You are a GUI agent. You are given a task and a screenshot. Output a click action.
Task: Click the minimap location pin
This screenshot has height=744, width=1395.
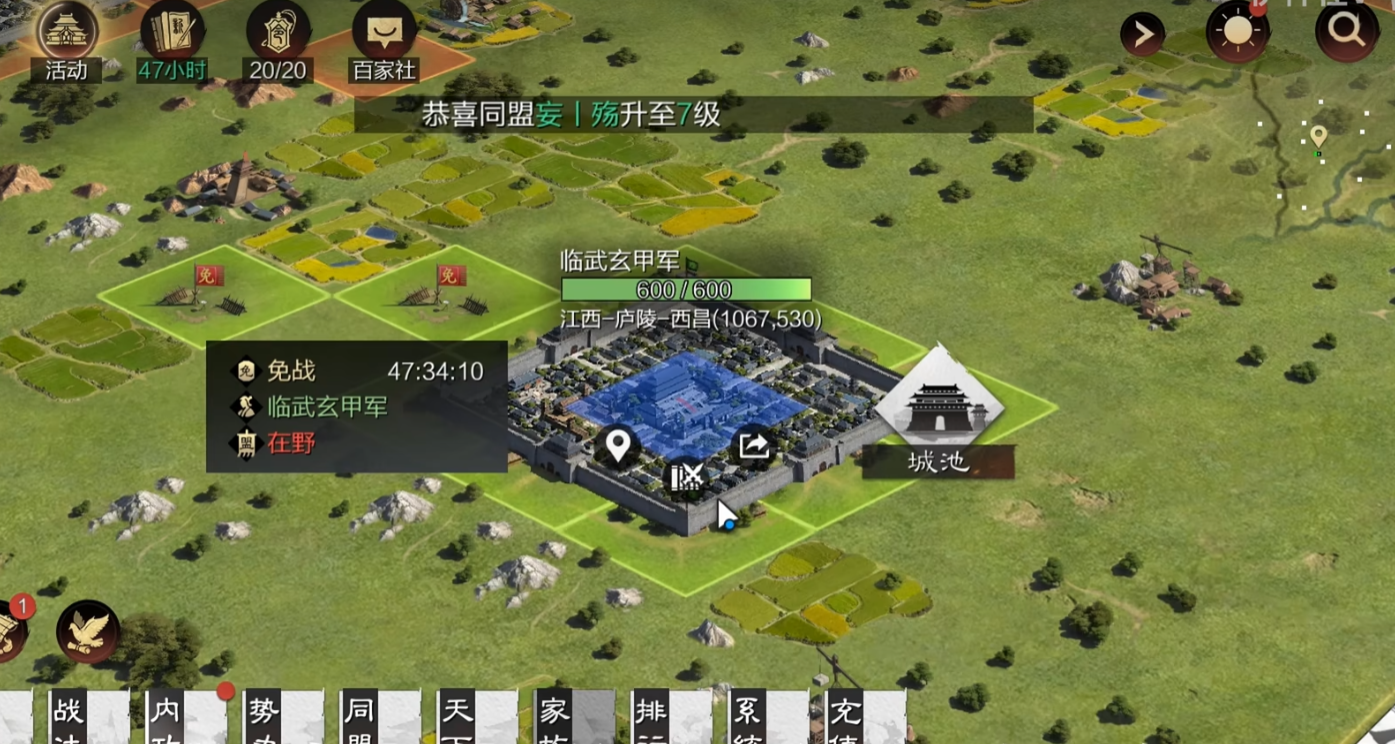[1319, 136]
